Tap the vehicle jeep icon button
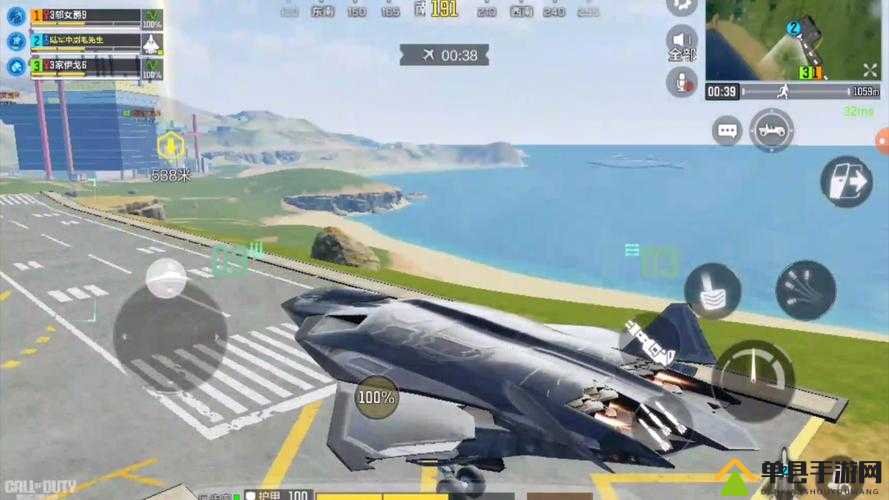889x500 pixels. coord(771,130)
